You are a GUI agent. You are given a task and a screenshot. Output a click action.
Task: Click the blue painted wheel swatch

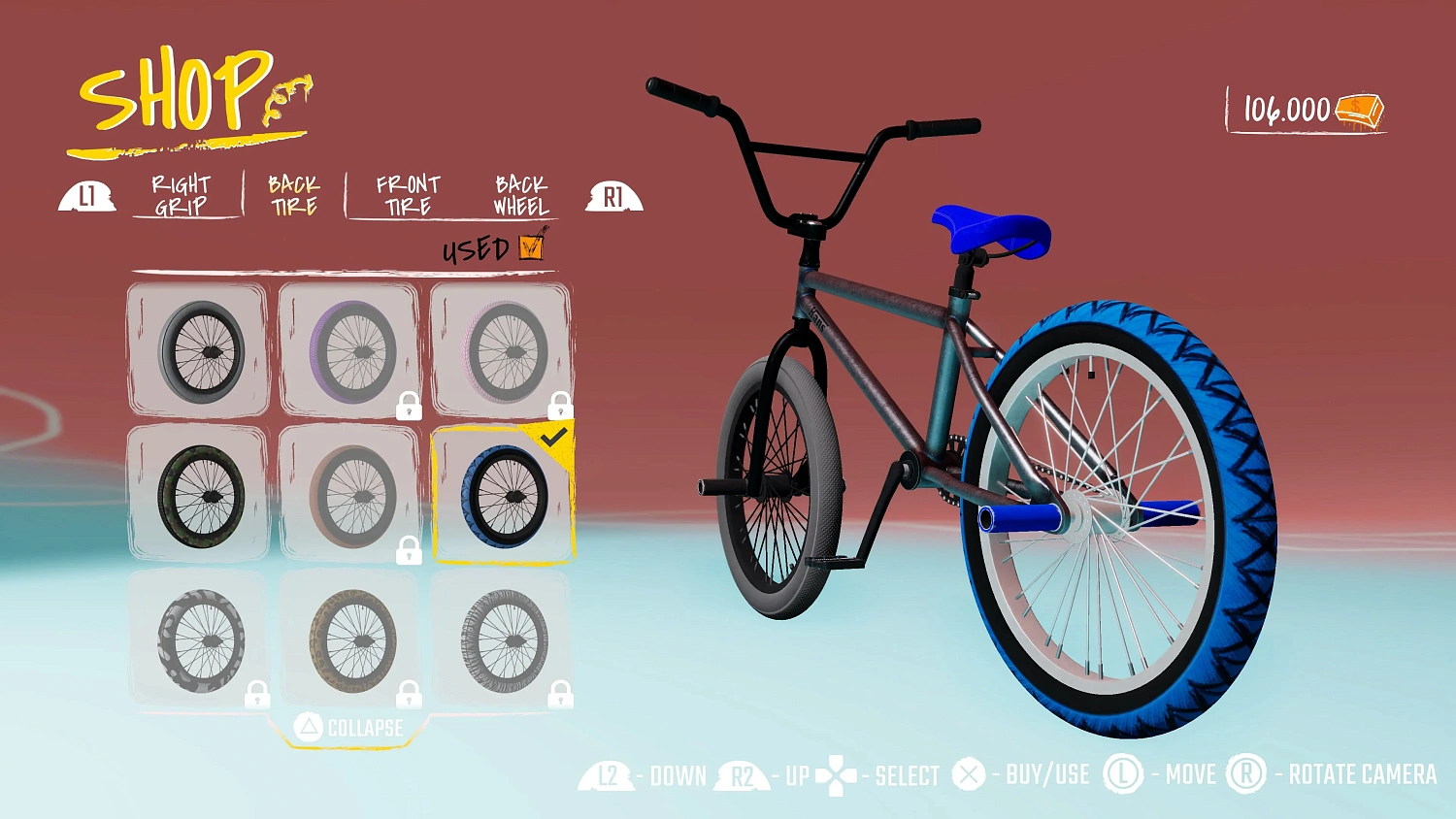tap(505, 499)
